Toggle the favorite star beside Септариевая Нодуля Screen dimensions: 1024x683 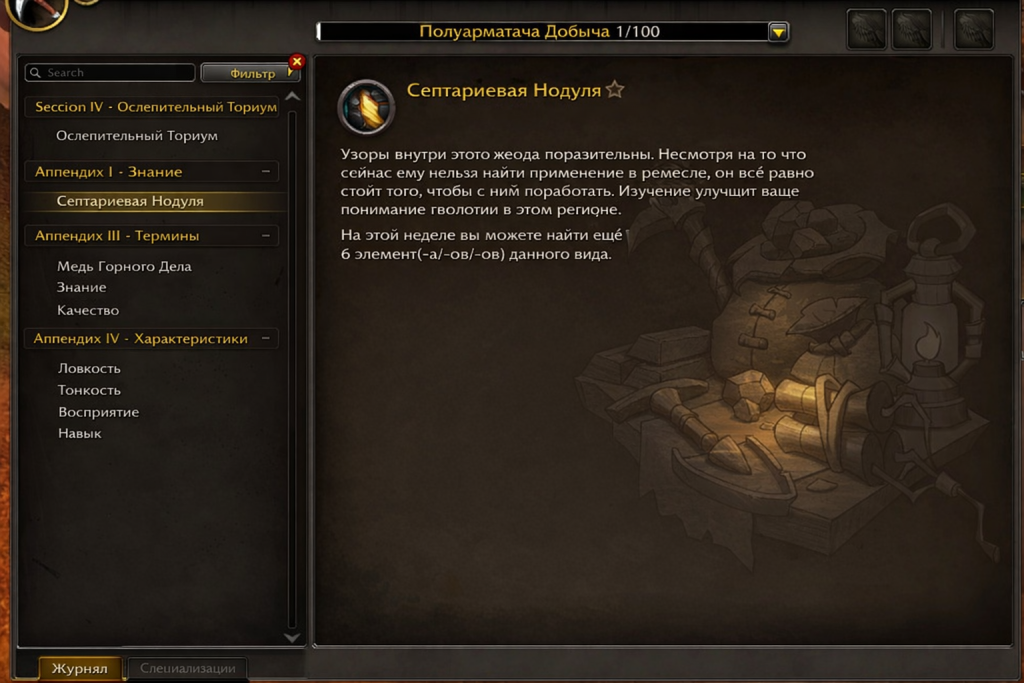point(615,91)
